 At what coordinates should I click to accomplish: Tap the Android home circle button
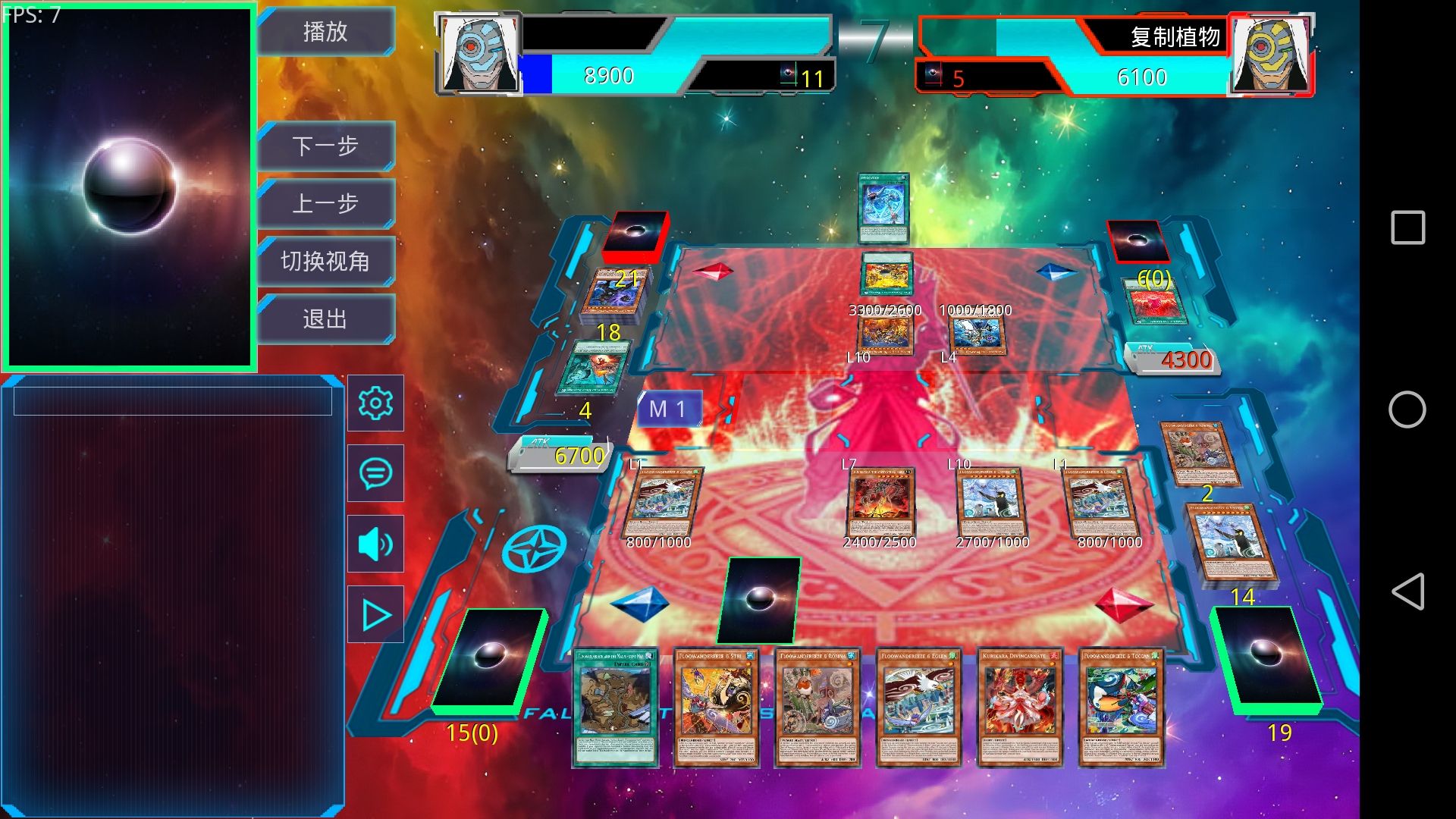click(x=1407, y=409)
